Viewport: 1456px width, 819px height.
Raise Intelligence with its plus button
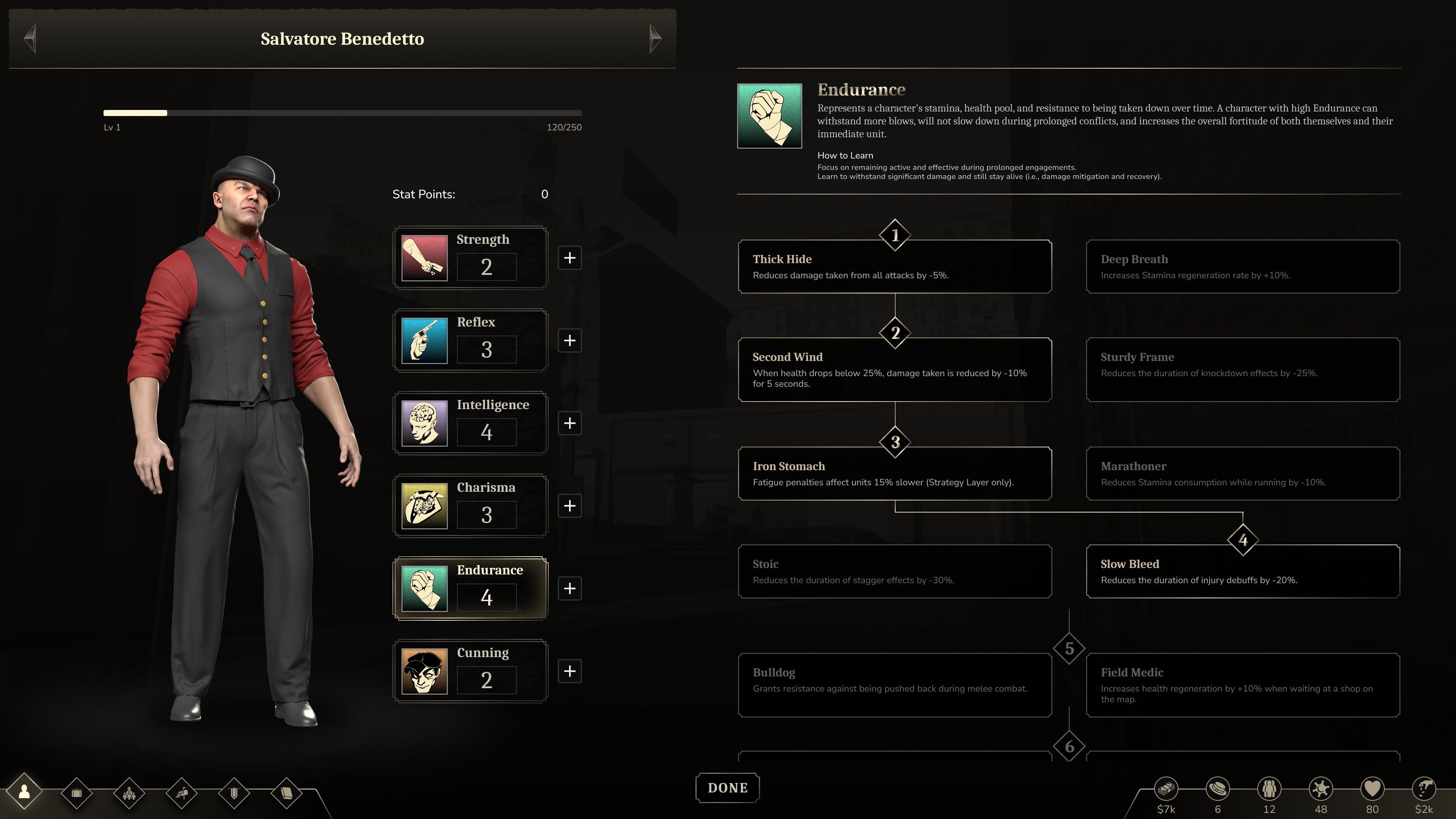[x=569, y=423]
